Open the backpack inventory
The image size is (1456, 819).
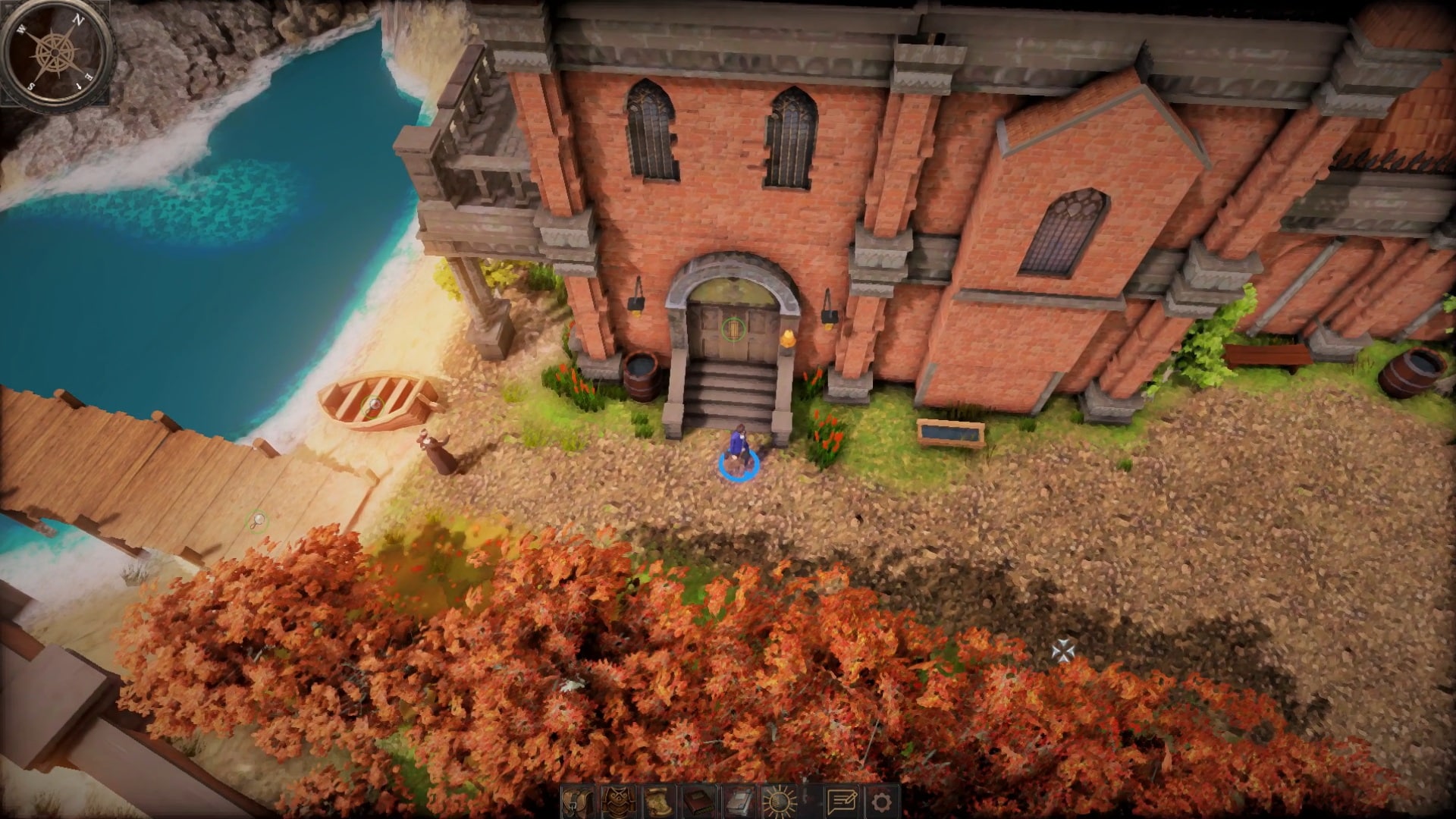coord(577,801)
